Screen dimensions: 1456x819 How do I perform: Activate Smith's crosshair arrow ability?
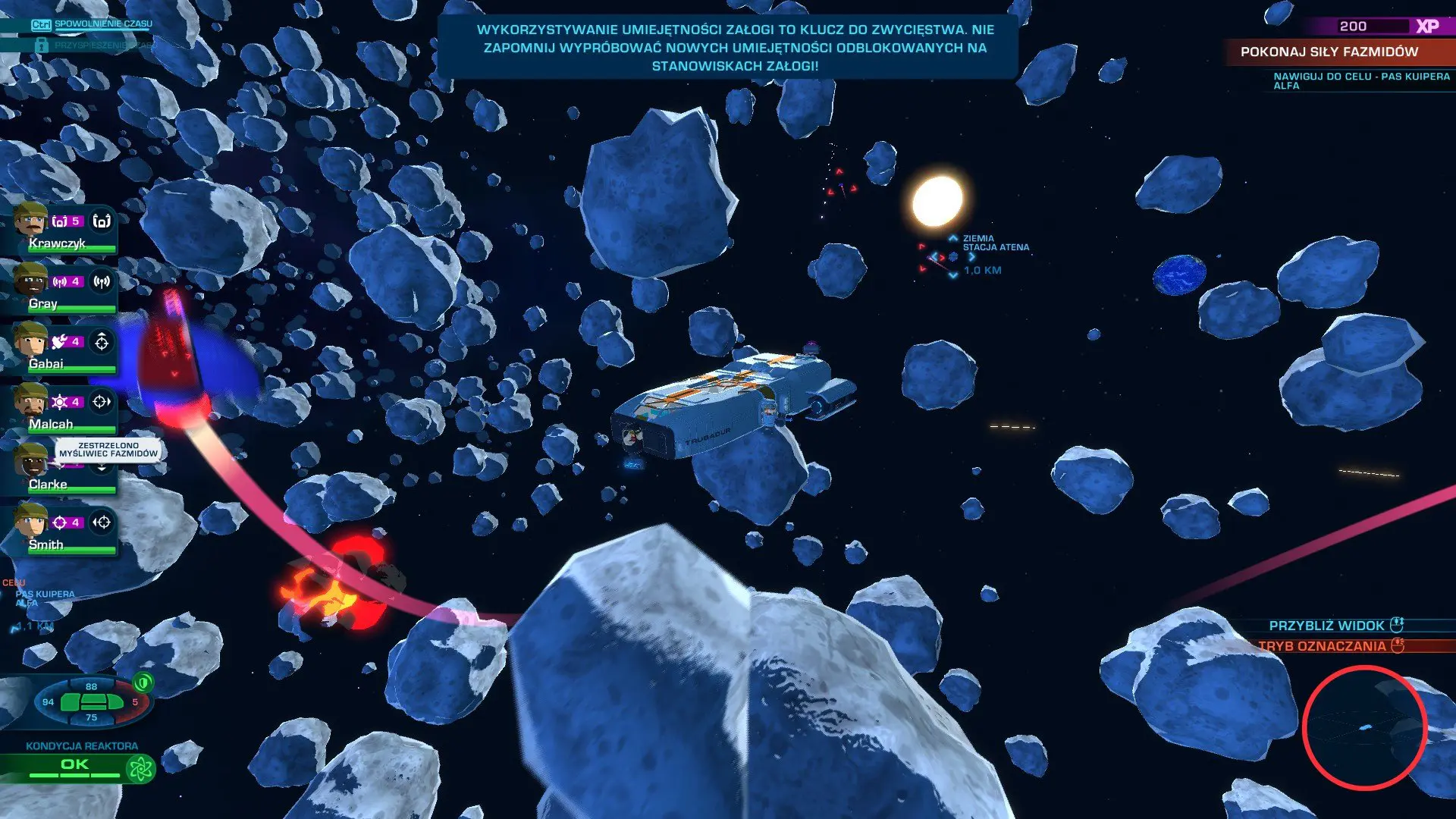[102, 522]
